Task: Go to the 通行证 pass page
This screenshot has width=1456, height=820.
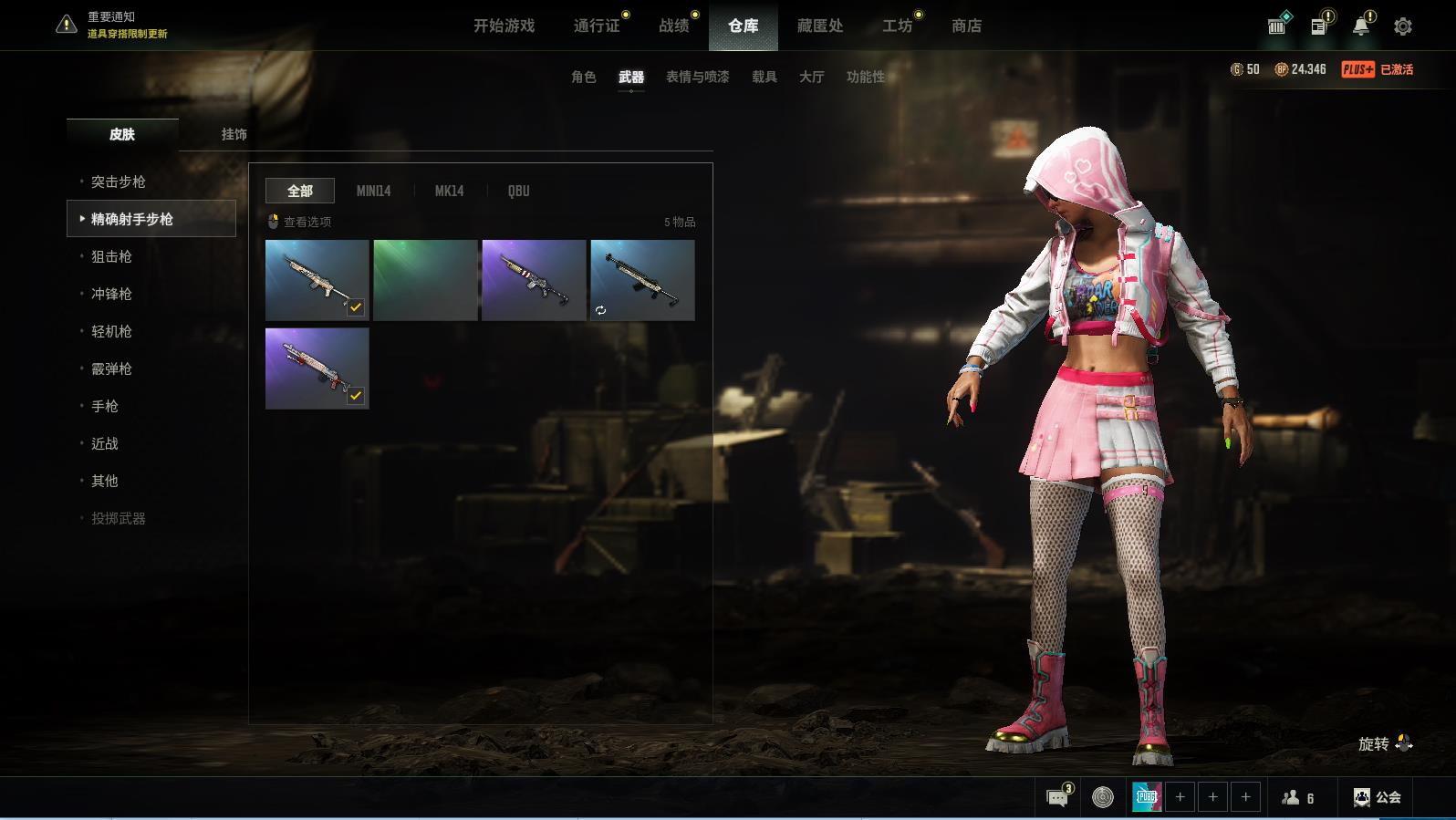Action: [x=597, y=26]
